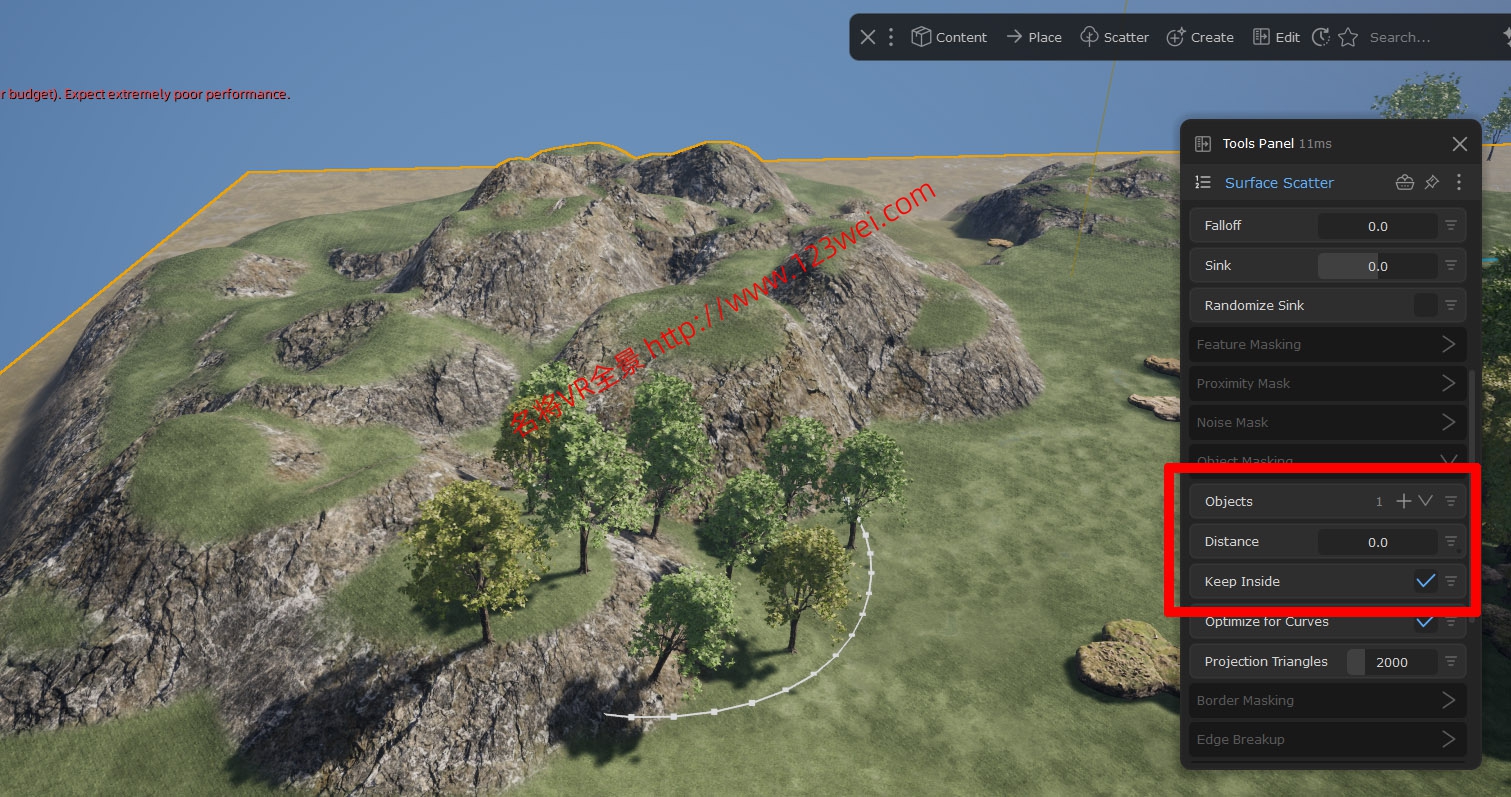
Task: Close the top toolbar with the X
Action: 867,37
